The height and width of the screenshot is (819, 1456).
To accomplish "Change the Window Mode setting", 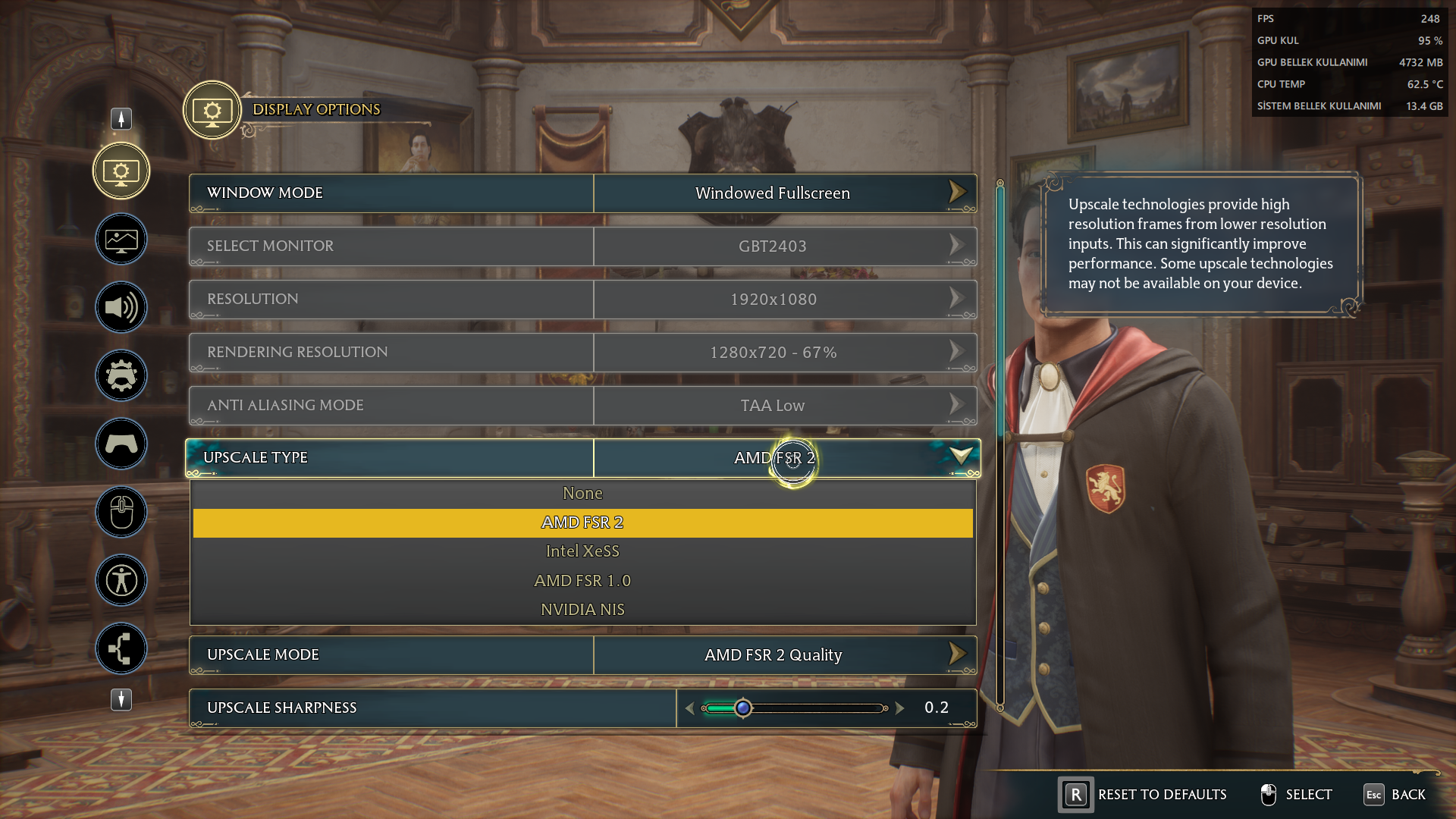I will pos(957,193).
